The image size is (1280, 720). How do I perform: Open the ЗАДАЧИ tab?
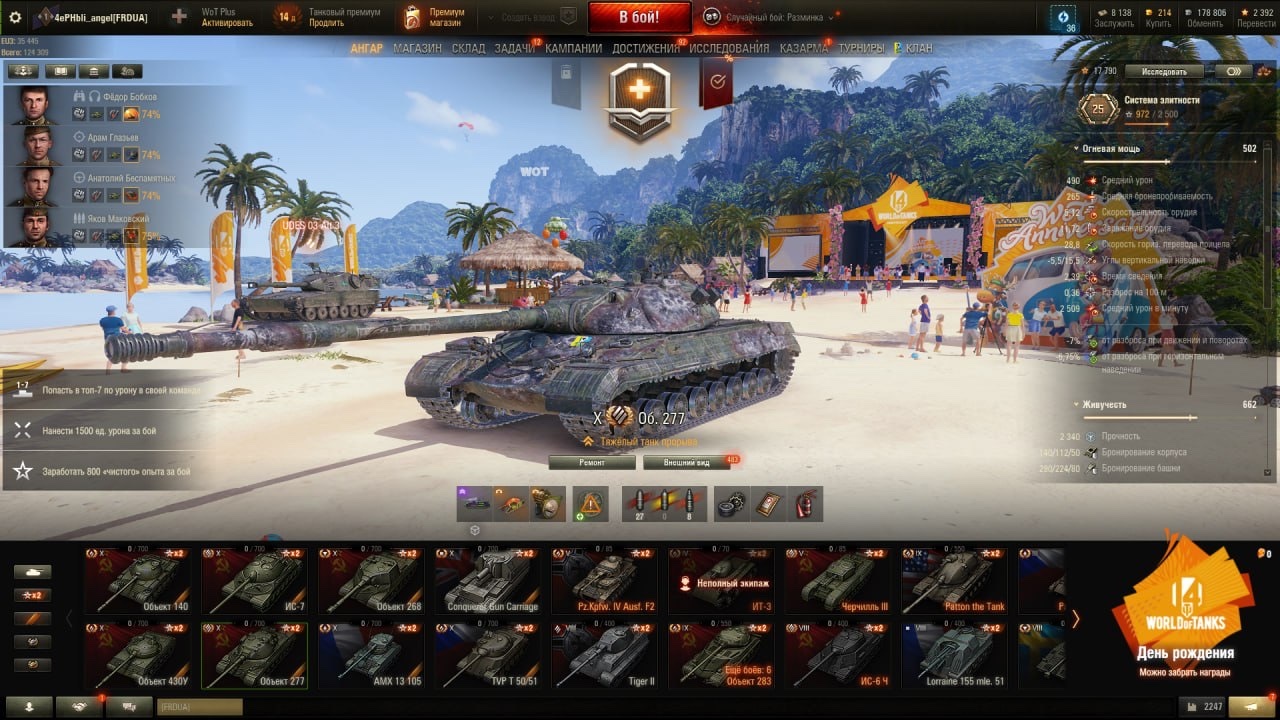tap(514, 48)
